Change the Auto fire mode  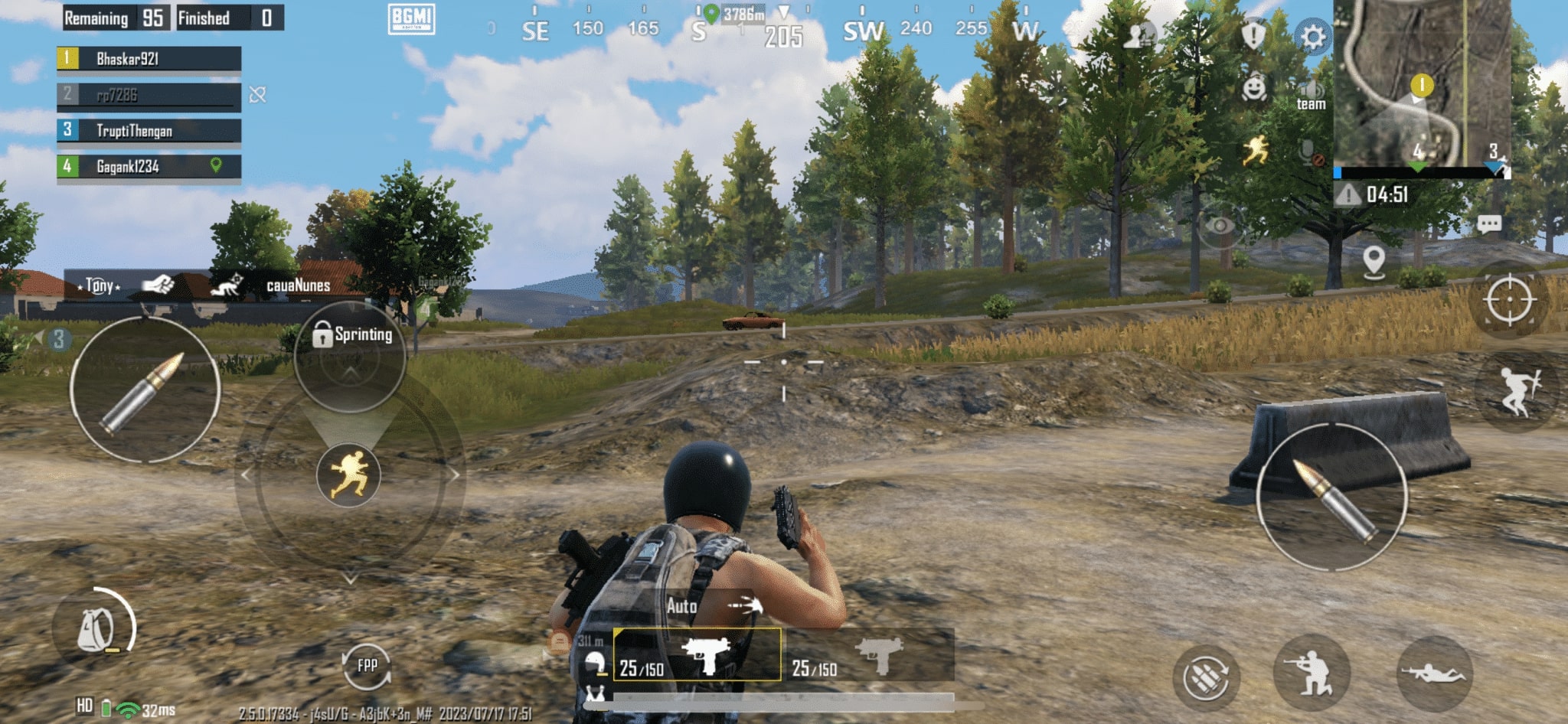coord(712,606)
